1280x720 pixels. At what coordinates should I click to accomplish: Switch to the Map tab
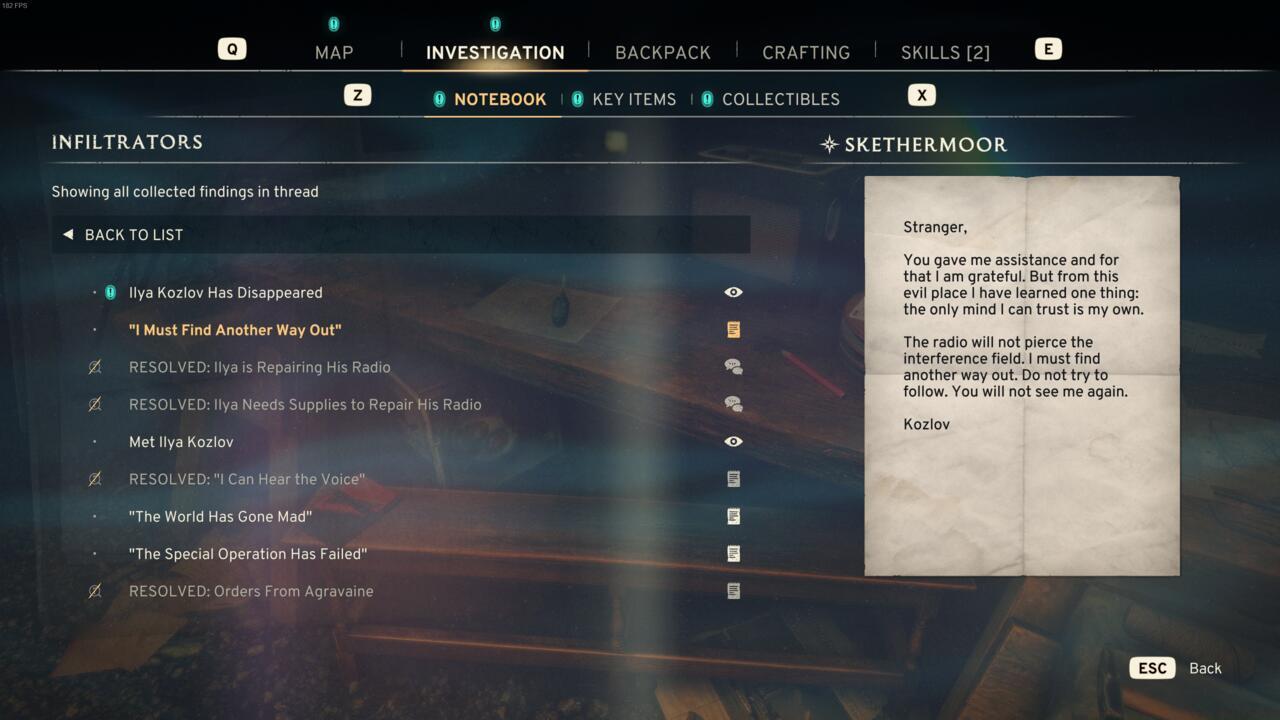(334, 52)
